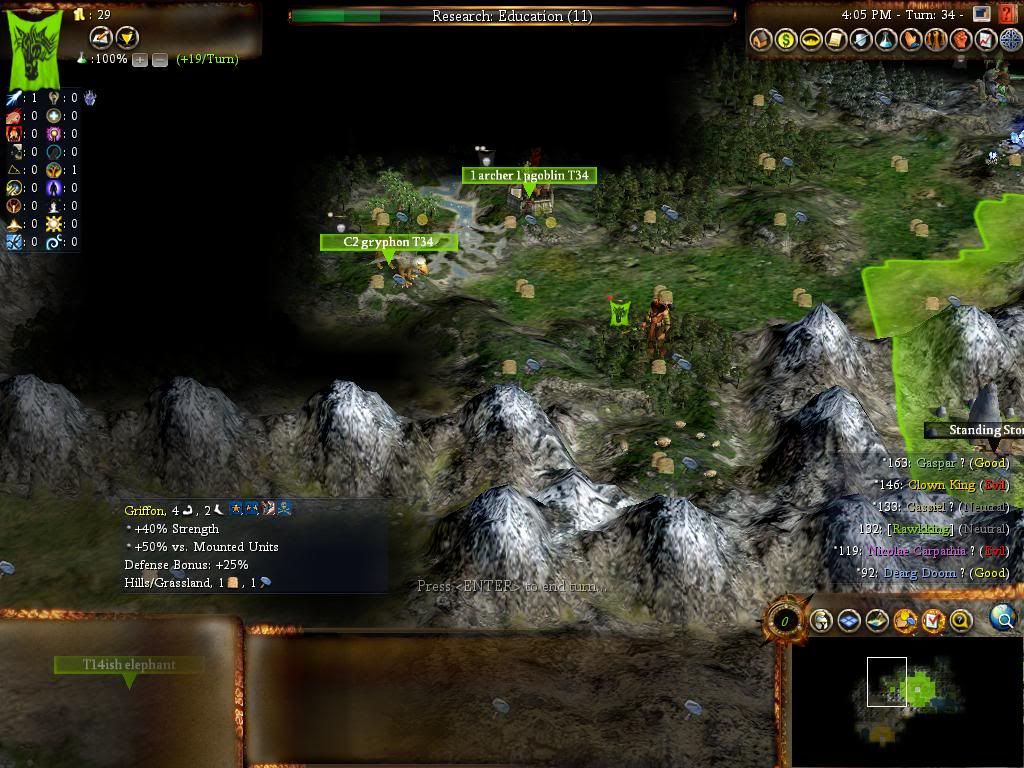Open the info screen graph icon
1024x768 pixels.
click(x=985, y=40)
